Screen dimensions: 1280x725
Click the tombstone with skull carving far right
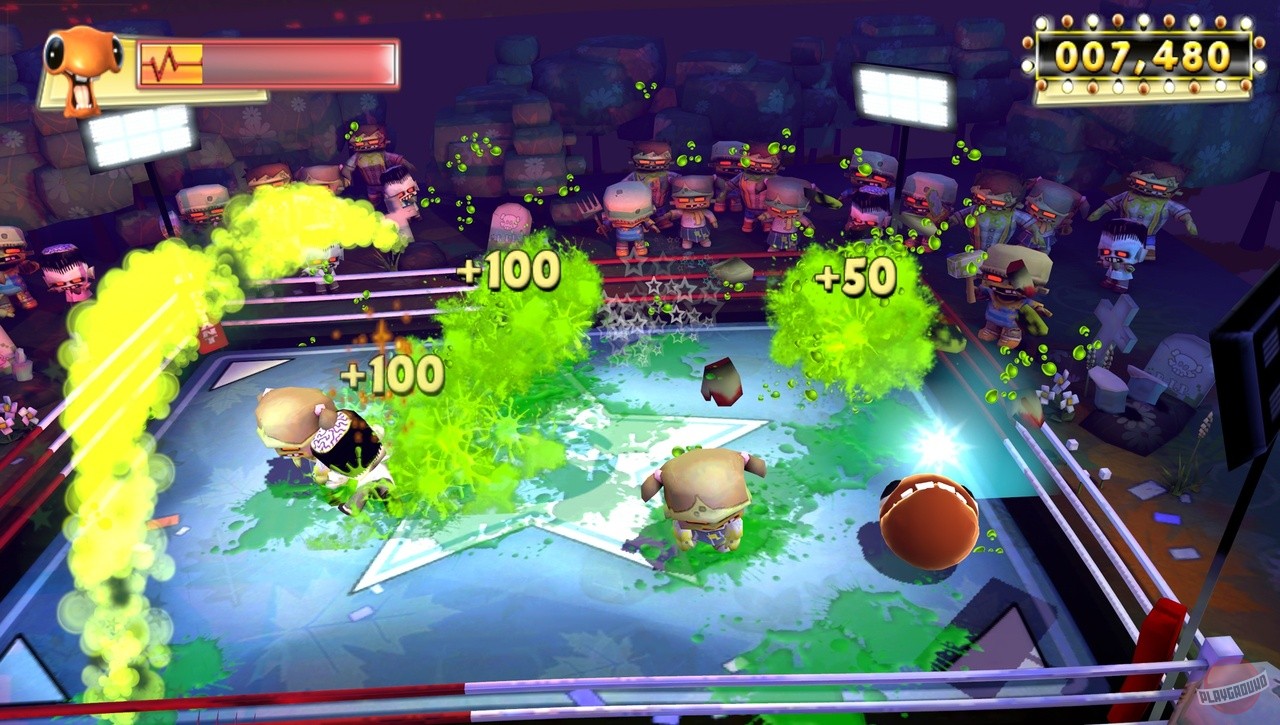tap(1180, 365)
